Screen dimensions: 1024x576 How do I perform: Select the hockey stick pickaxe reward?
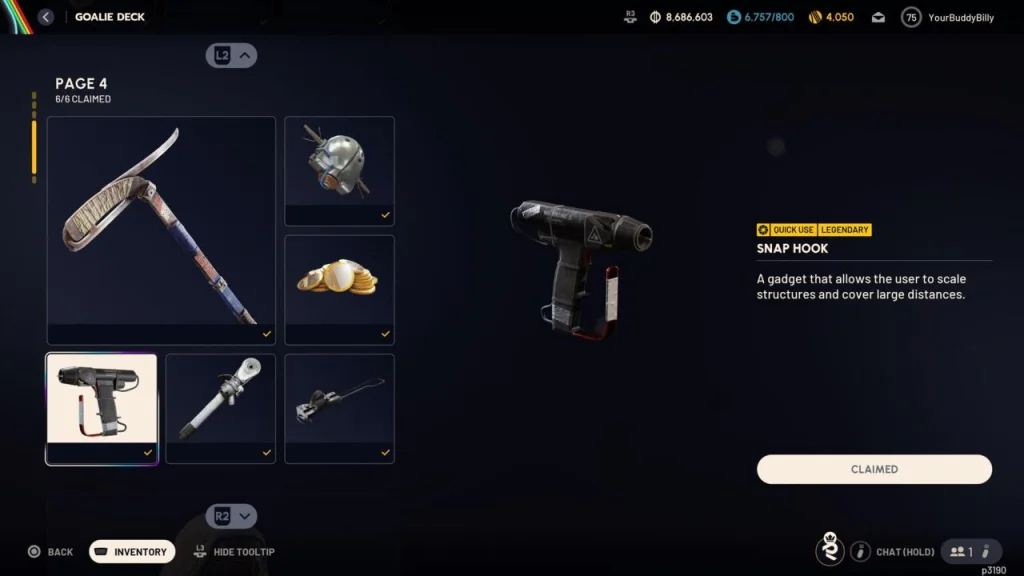coord(161,230)
